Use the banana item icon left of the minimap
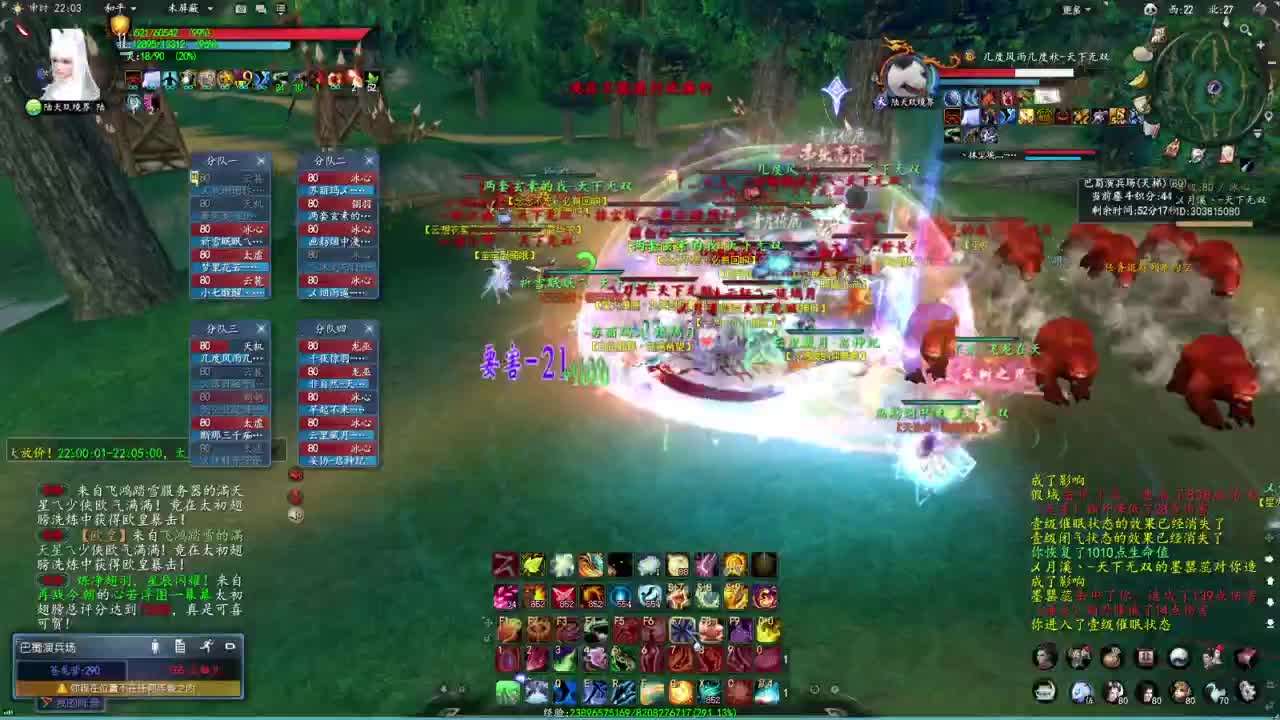 1138,81
